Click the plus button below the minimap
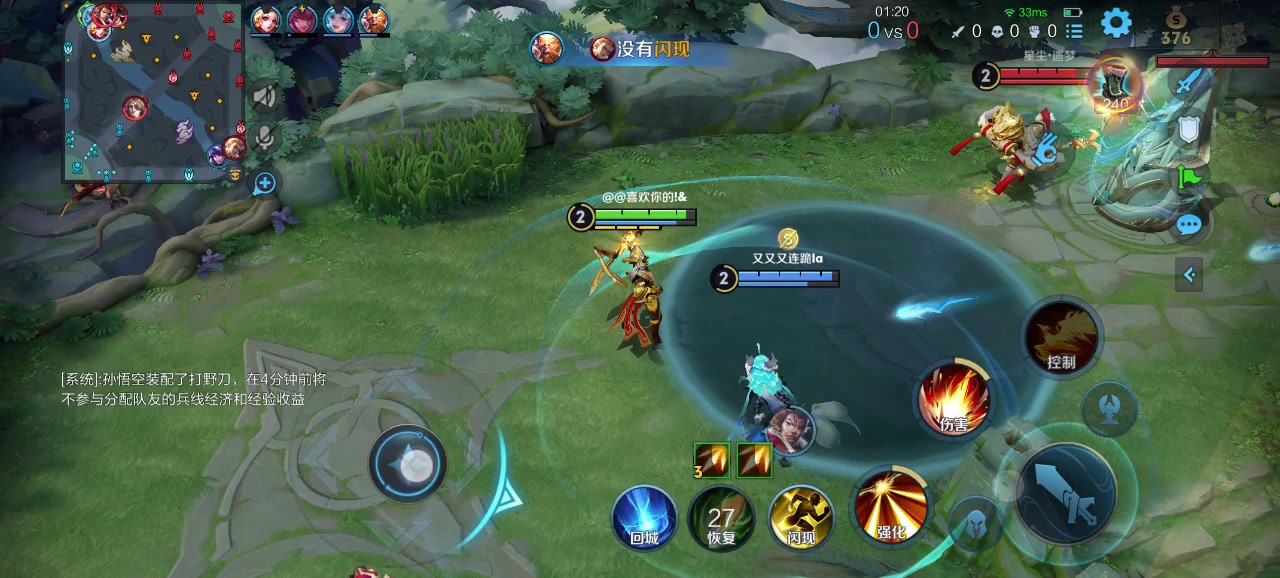 pyautogui.click(x=264, y=183)
